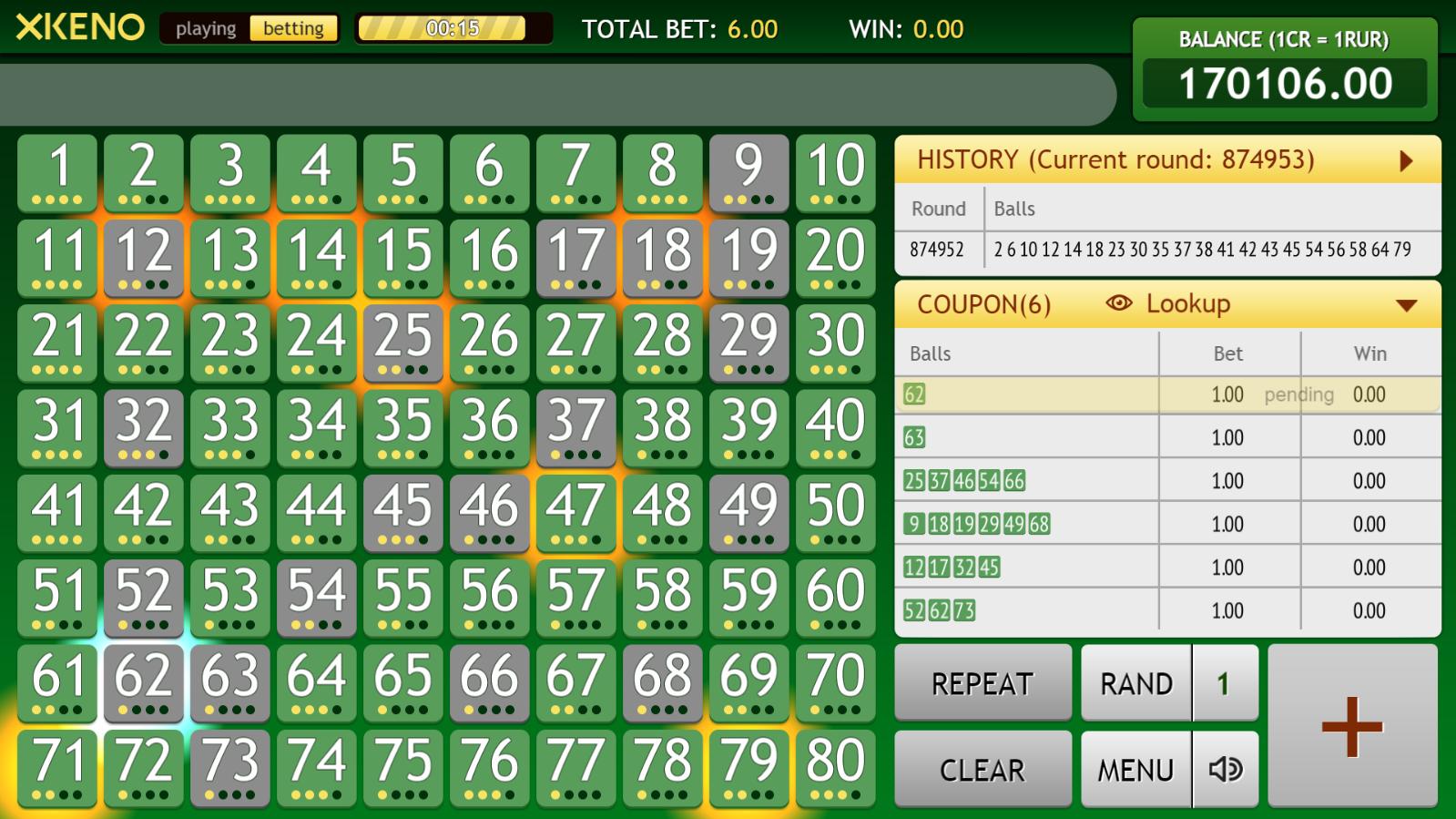Click the REPEAT button
The width and height of the screenshot is (1456, 819).
[x=983, y=683]
